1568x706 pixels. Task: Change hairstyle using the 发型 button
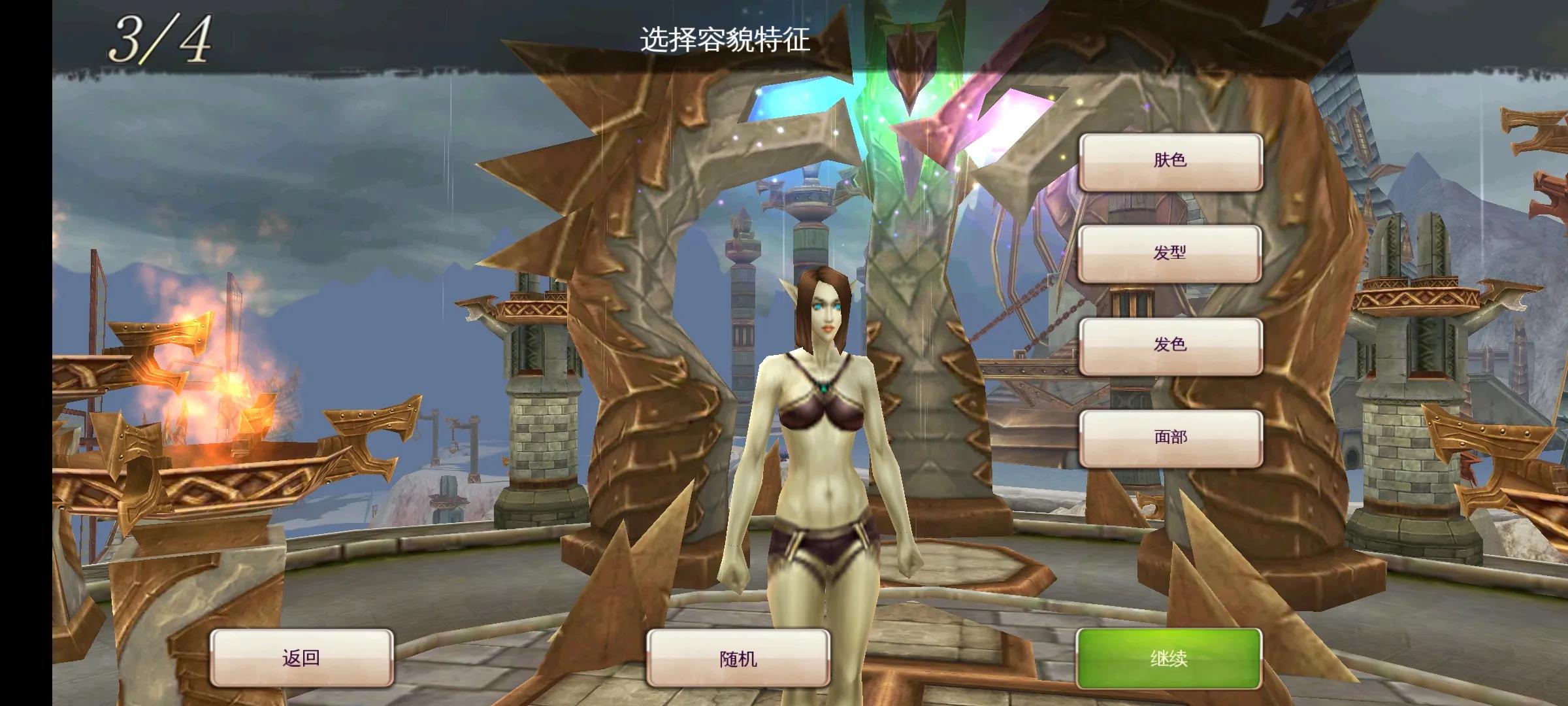[x=1173, y=254]
